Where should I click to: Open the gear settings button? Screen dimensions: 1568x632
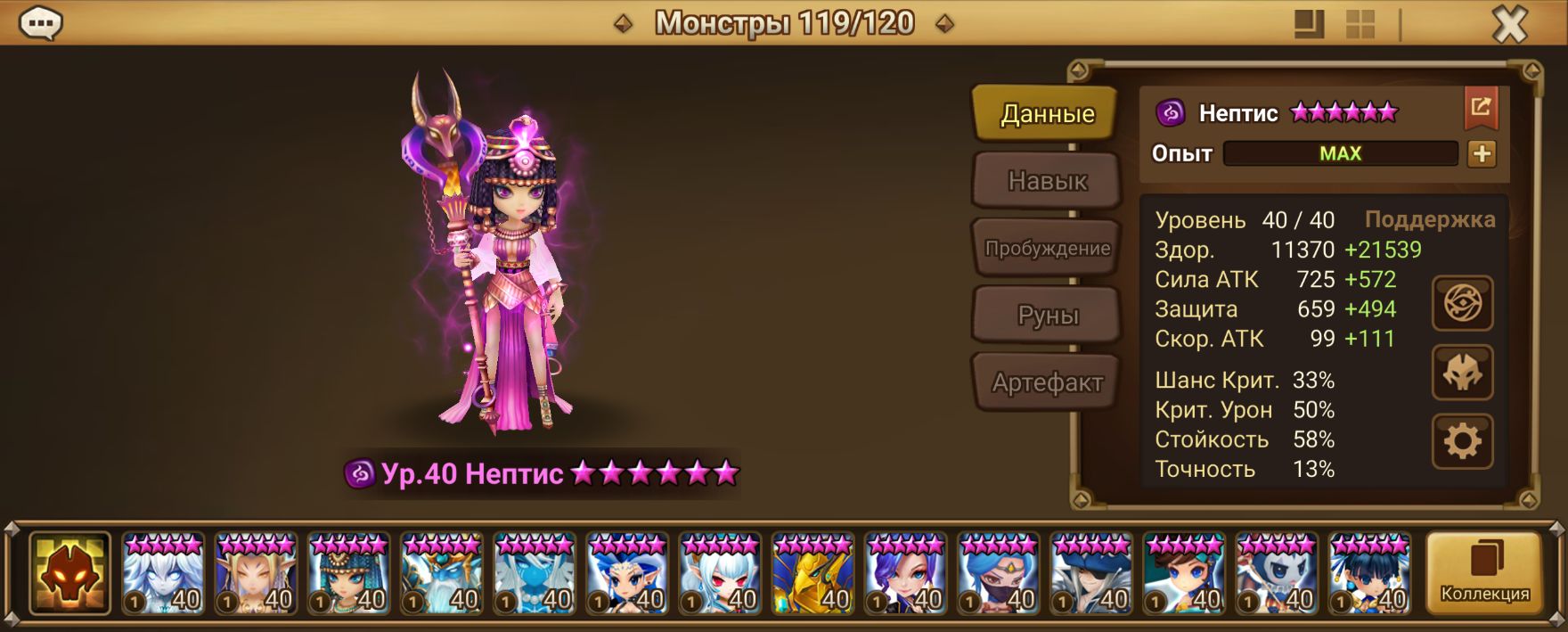pos(1462,441)
